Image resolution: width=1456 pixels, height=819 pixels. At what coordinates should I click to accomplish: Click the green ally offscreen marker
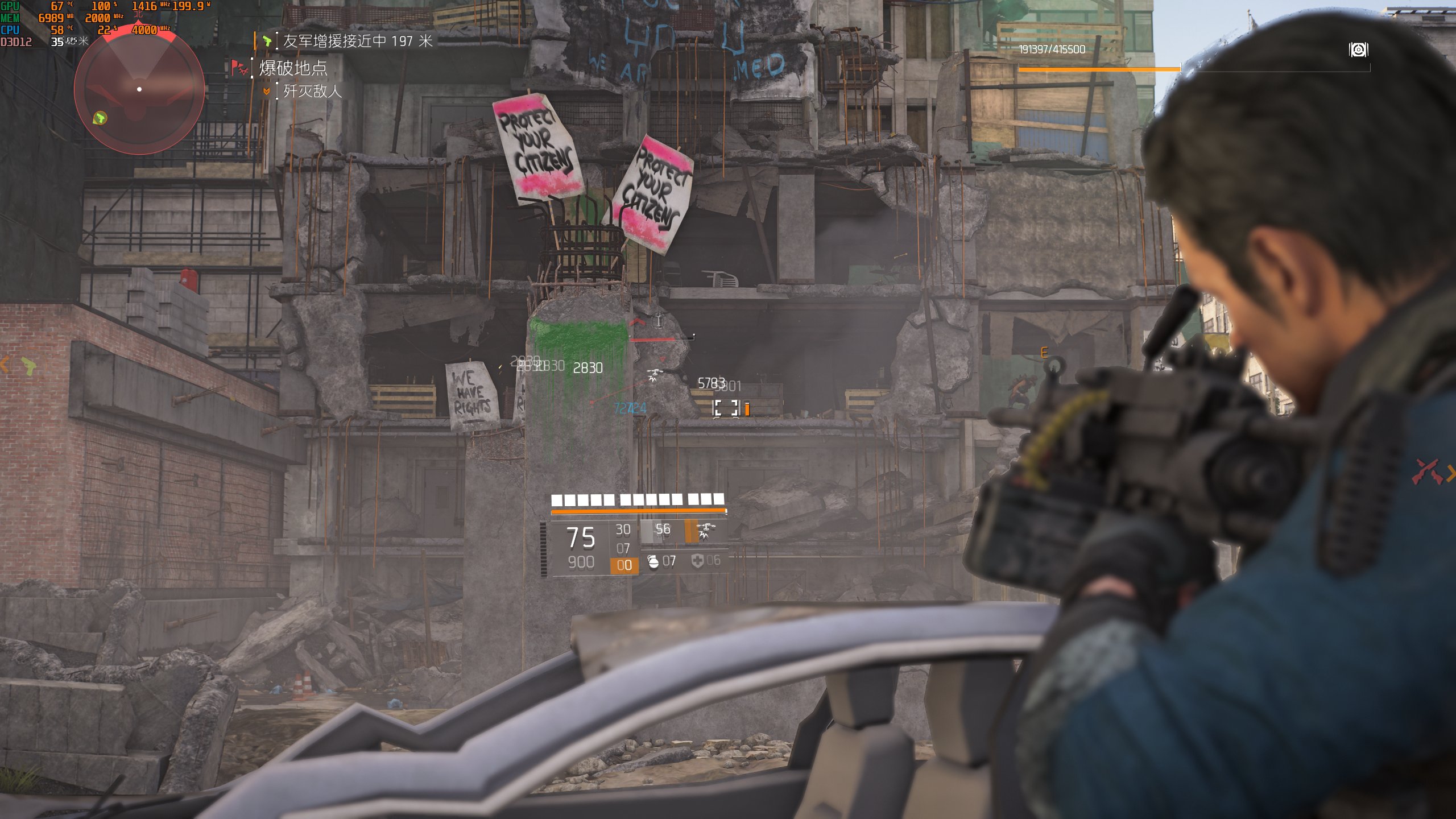[28, 365]
